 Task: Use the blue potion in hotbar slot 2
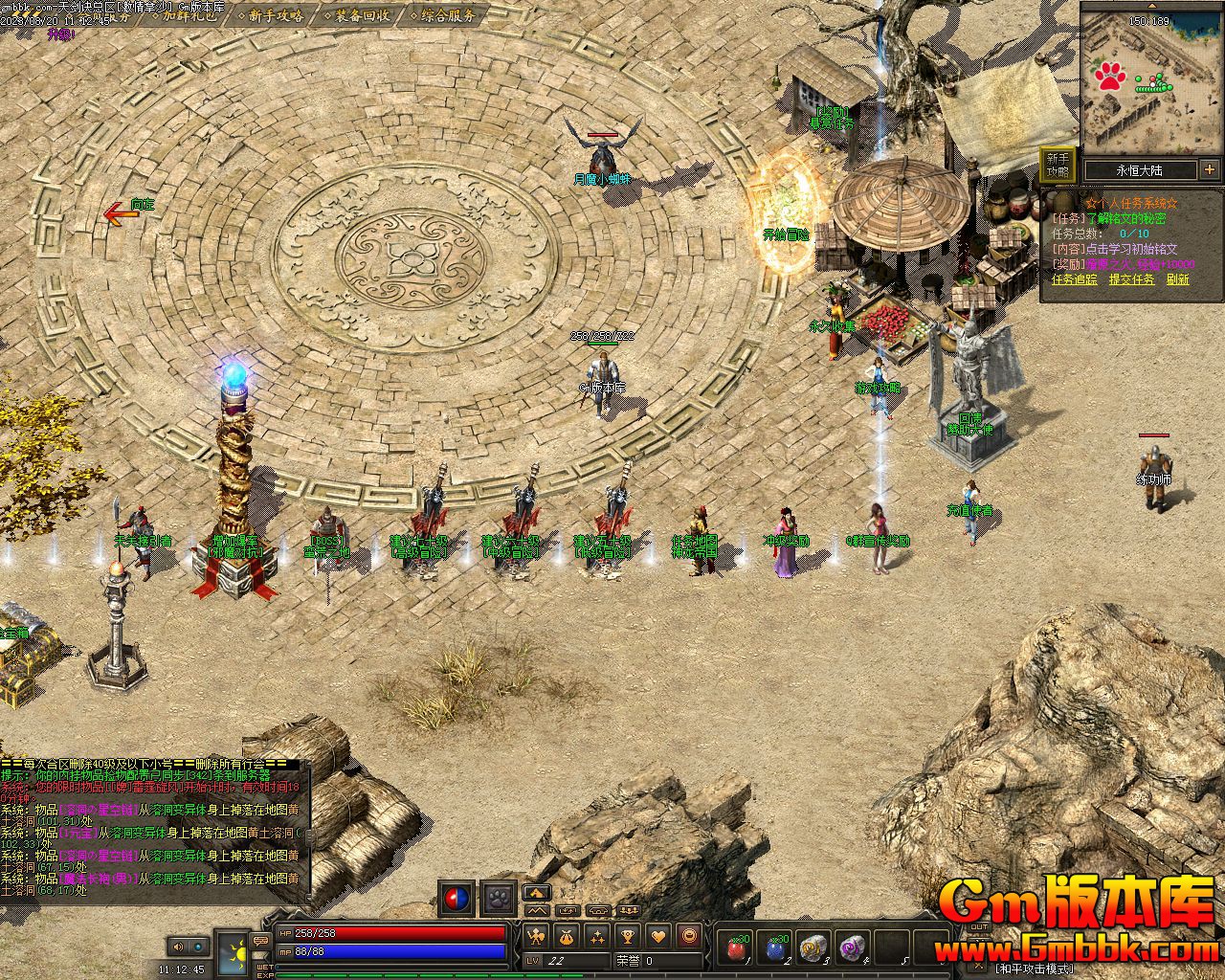(775, 947)
